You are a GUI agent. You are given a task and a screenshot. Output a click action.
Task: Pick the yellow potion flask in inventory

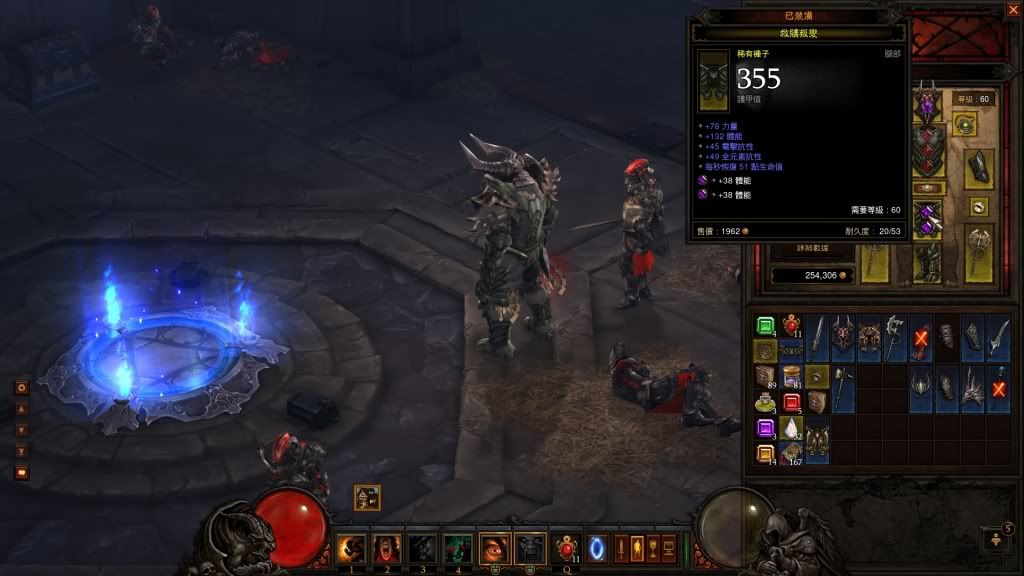[765, 403]
